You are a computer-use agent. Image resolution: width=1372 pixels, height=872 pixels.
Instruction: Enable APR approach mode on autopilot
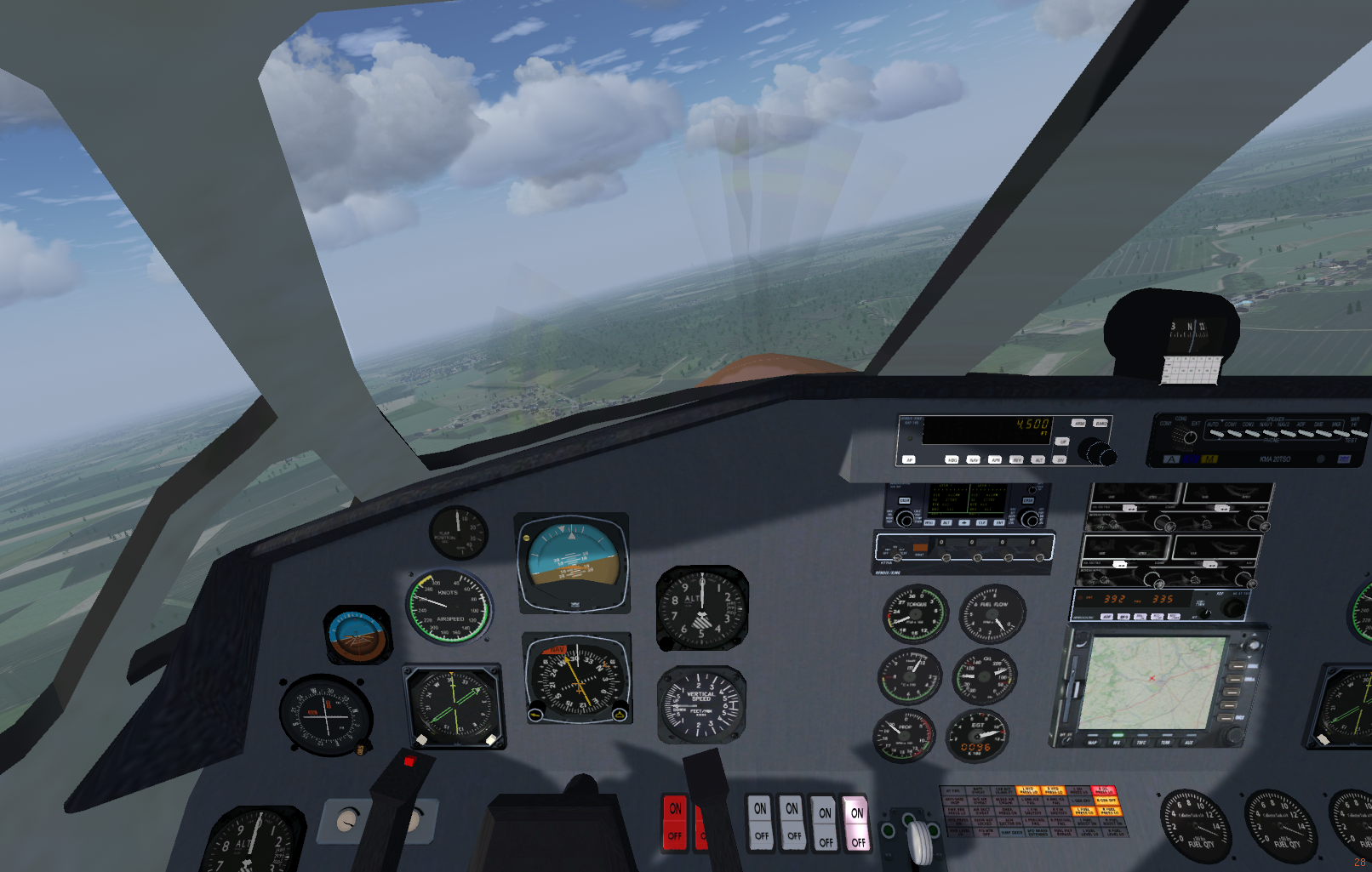(x=995, y=459)
